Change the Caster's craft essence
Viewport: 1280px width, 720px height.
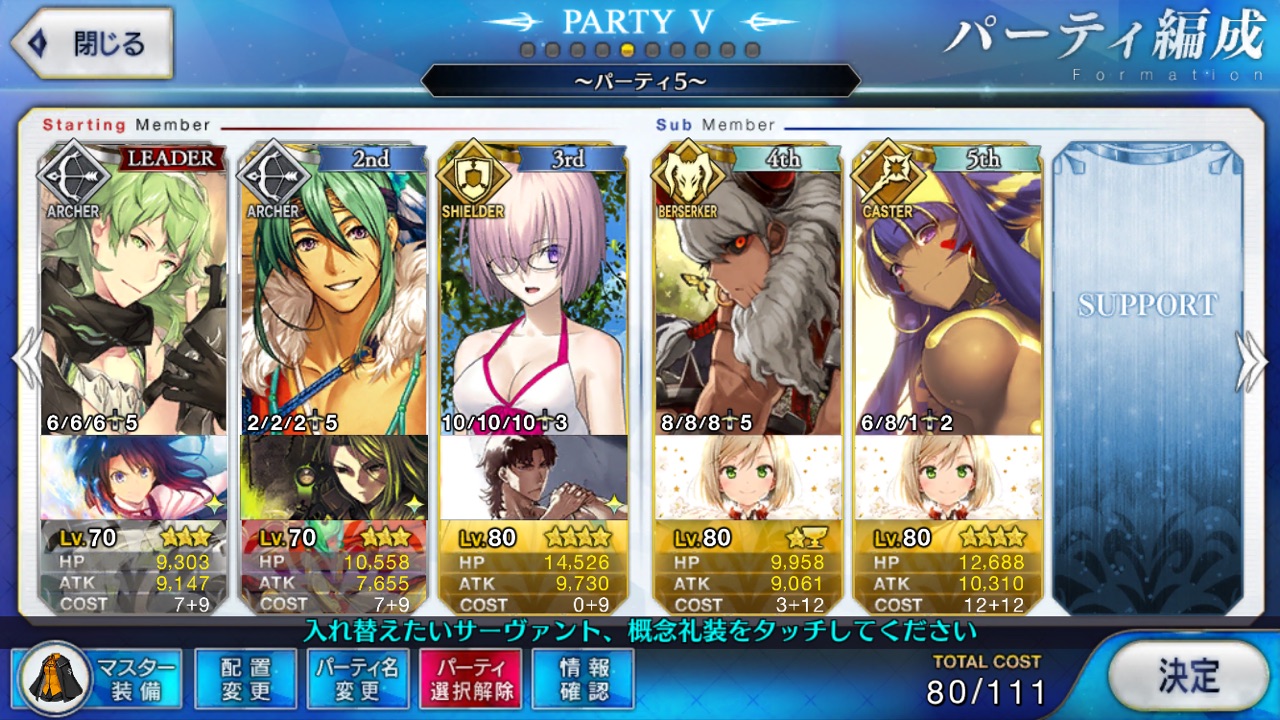947,477
